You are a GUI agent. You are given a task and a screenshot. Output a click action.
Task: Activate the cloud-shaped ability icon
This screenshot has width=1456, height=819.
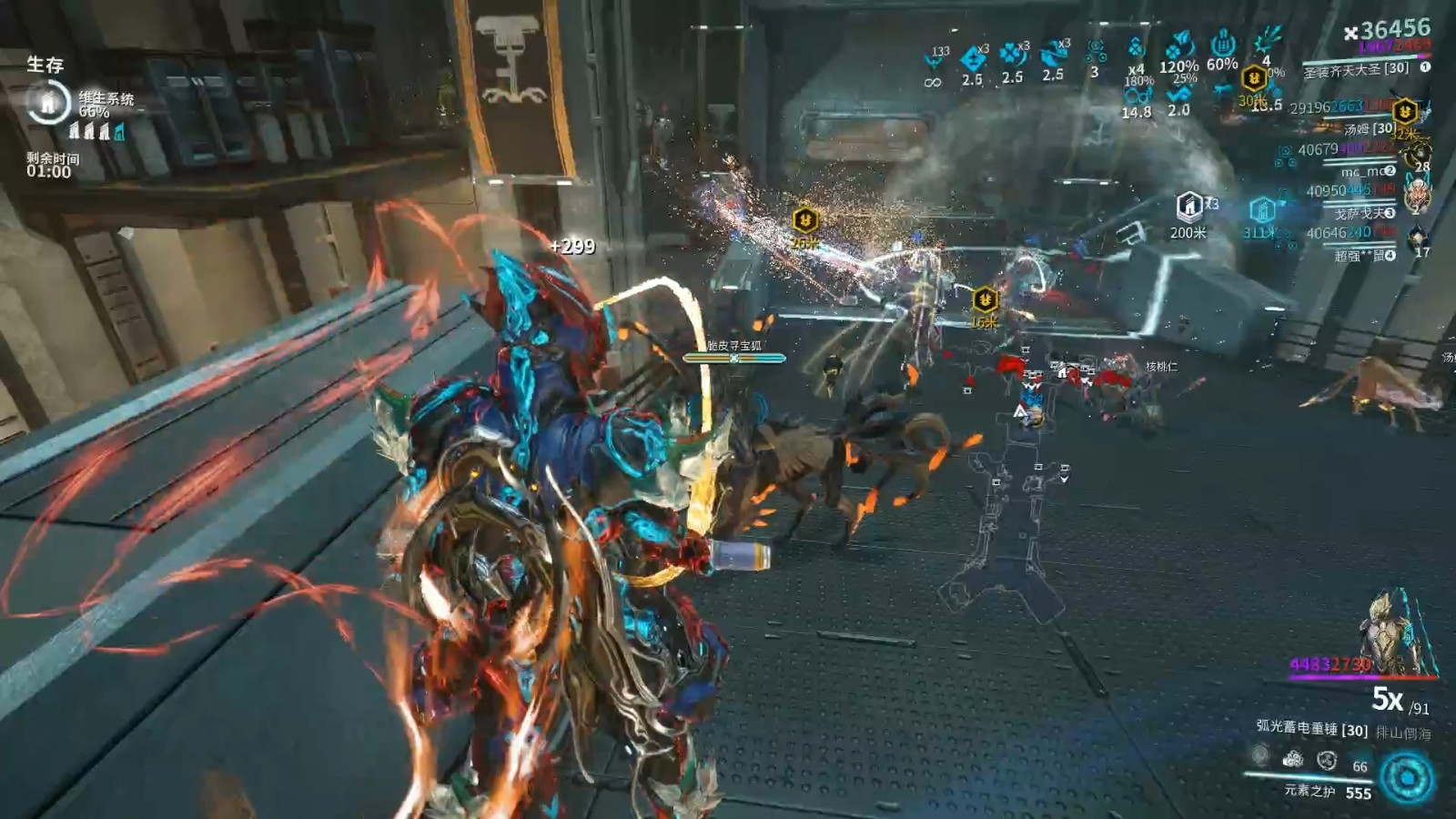[x=1293, y=759]
